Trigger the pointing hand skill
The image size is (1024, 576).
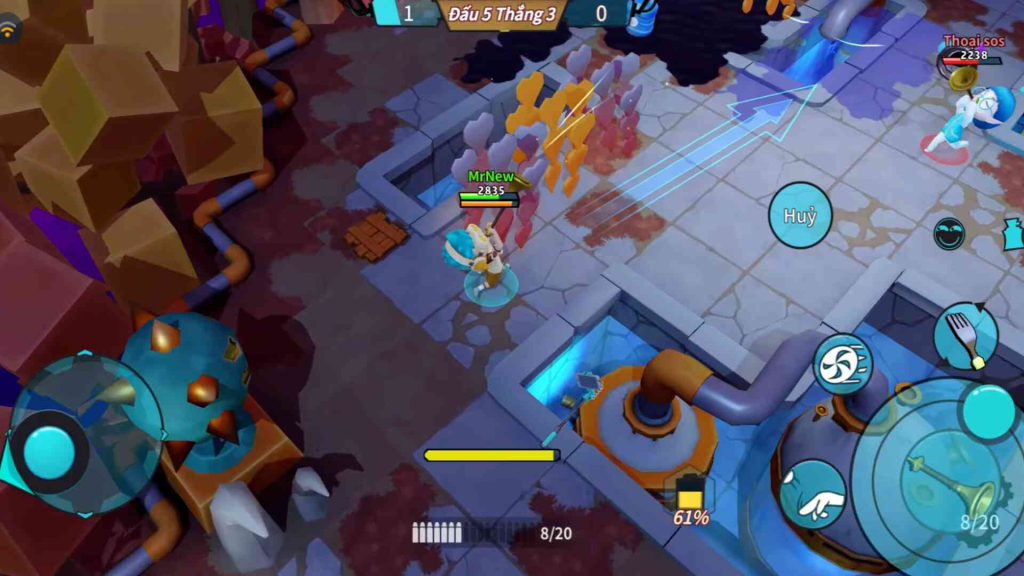(812, 494)
